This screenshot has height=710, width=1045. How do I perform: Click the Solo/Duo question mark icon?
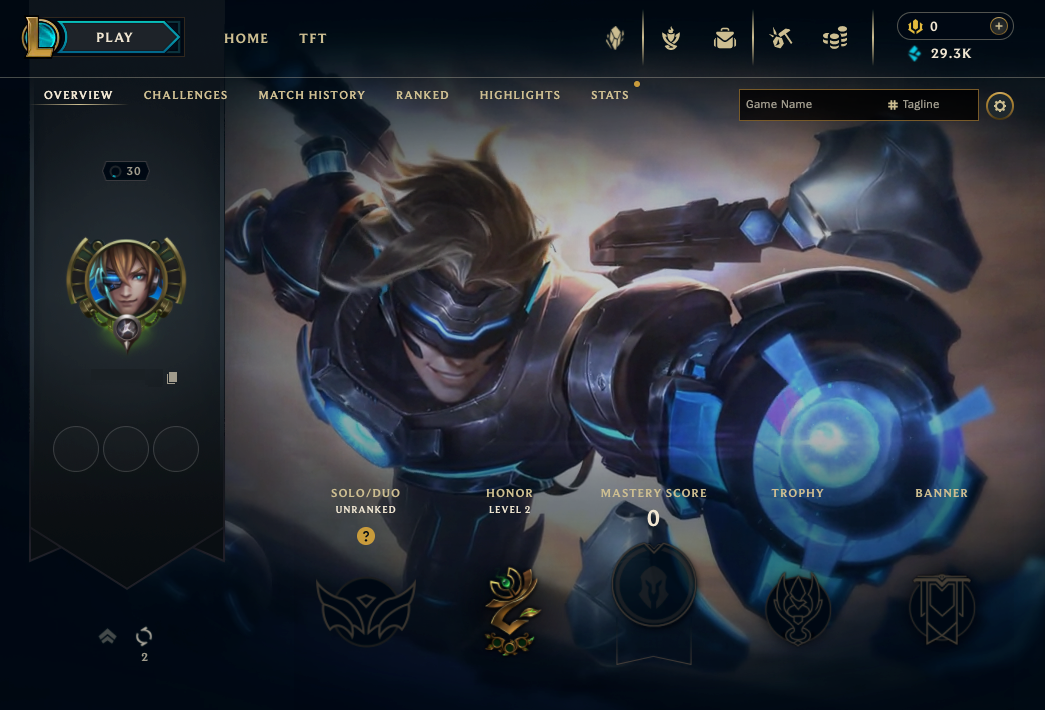tap(366, 537)
